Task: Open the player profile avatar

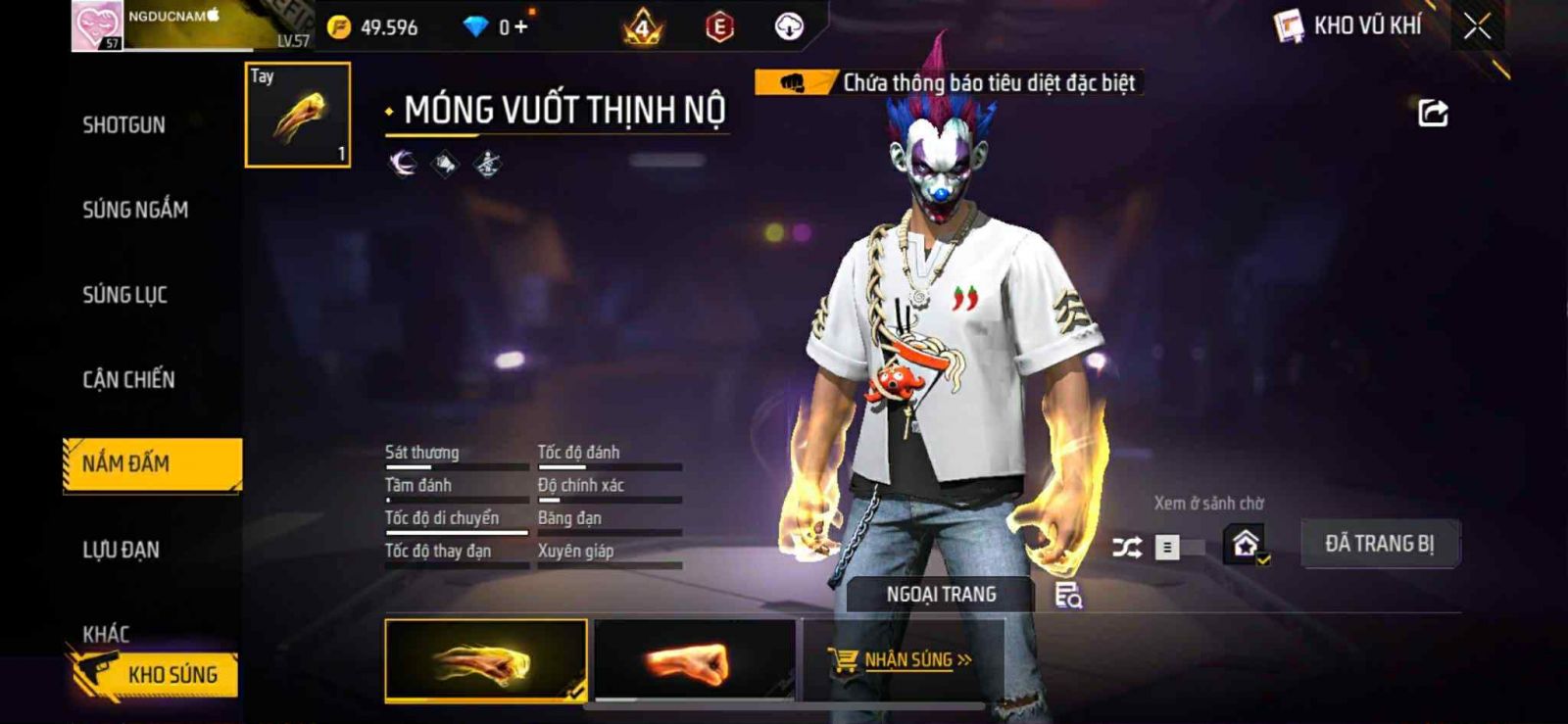Action: click(x=97, y=25)
